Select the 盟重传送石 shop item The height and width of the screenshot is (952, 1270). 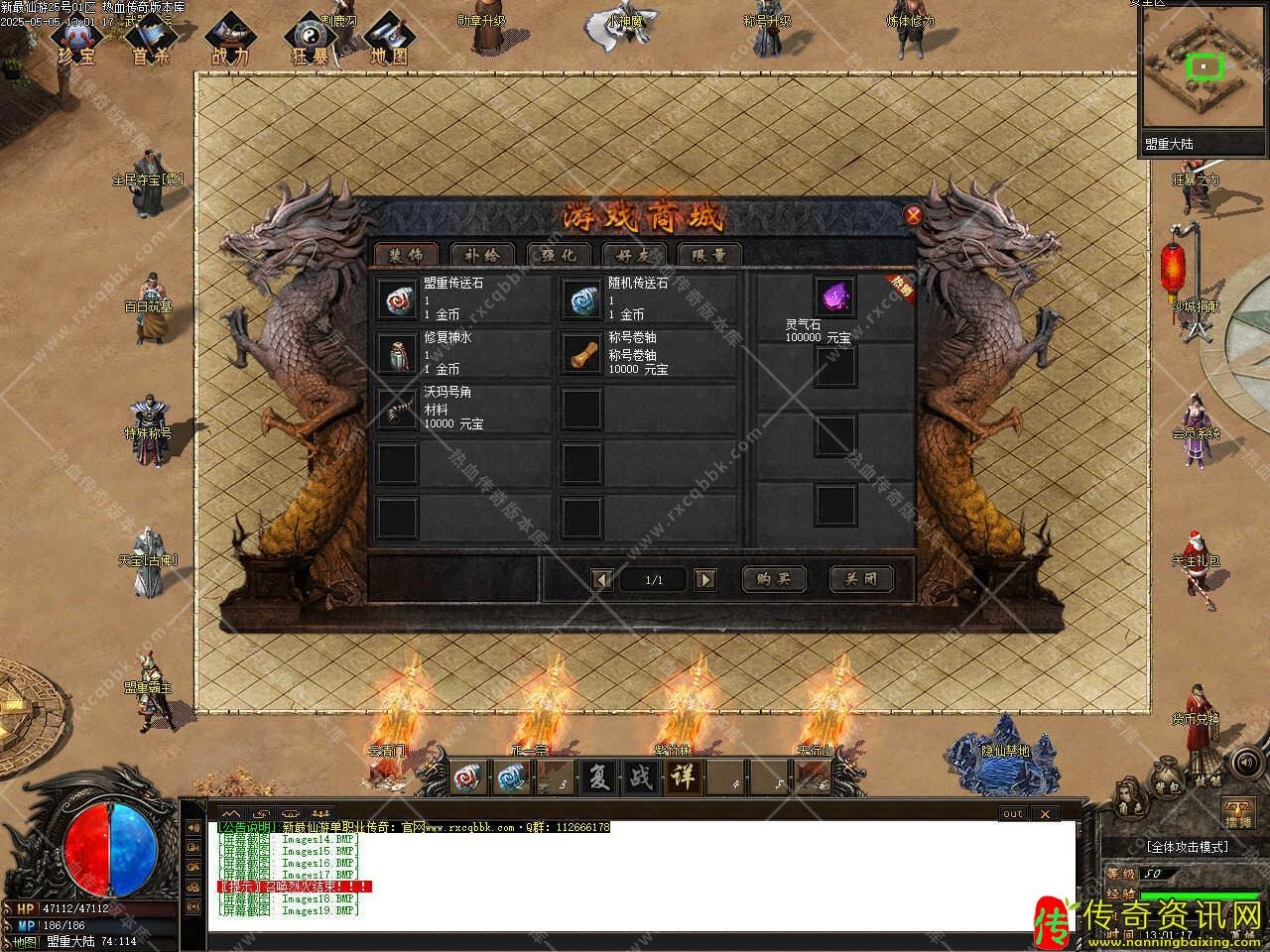pyautogui.click(x=397, y=298)
